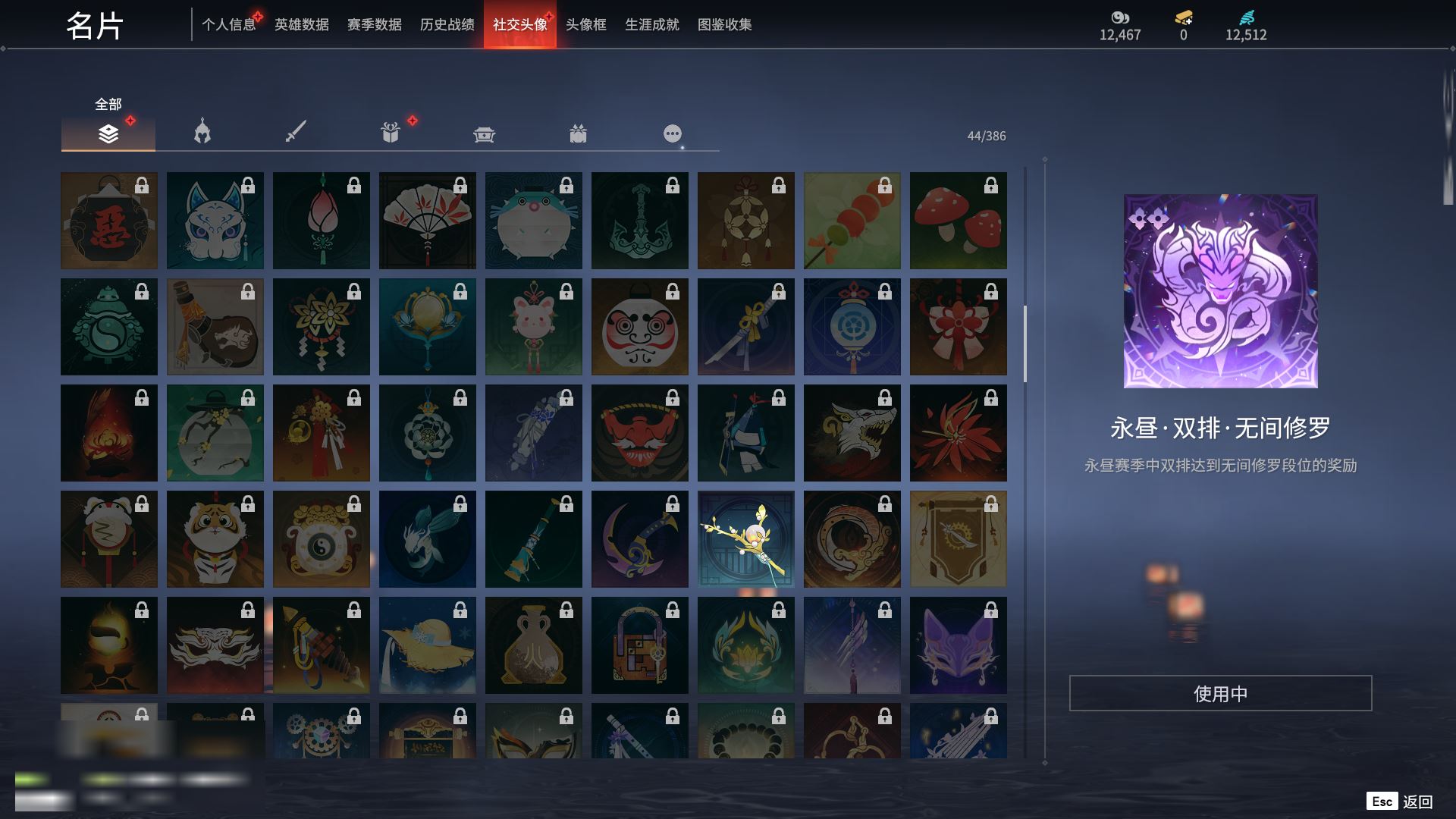Show 历史战绩 match history
Screen dimensions: 1456x819
(x=447, y=25)
